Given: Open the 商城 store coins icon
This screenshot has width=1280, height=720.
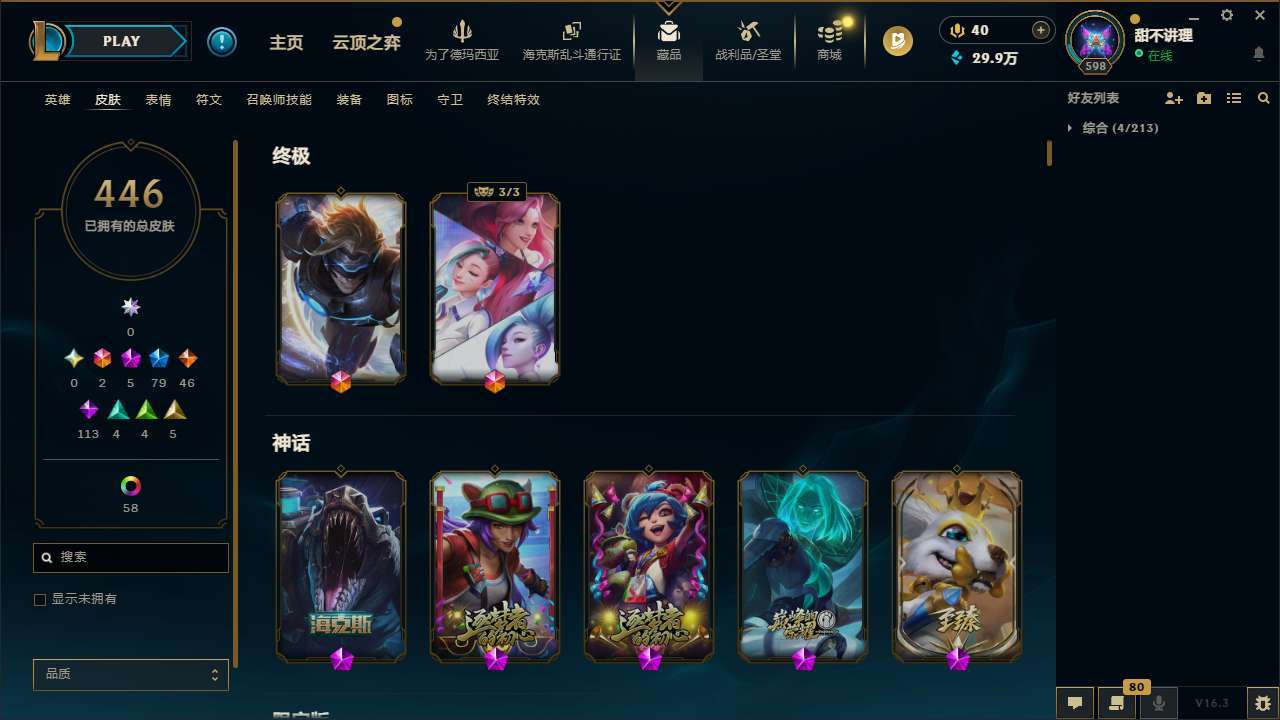Looking at the screenshot, I should click(x=828, y=33).
